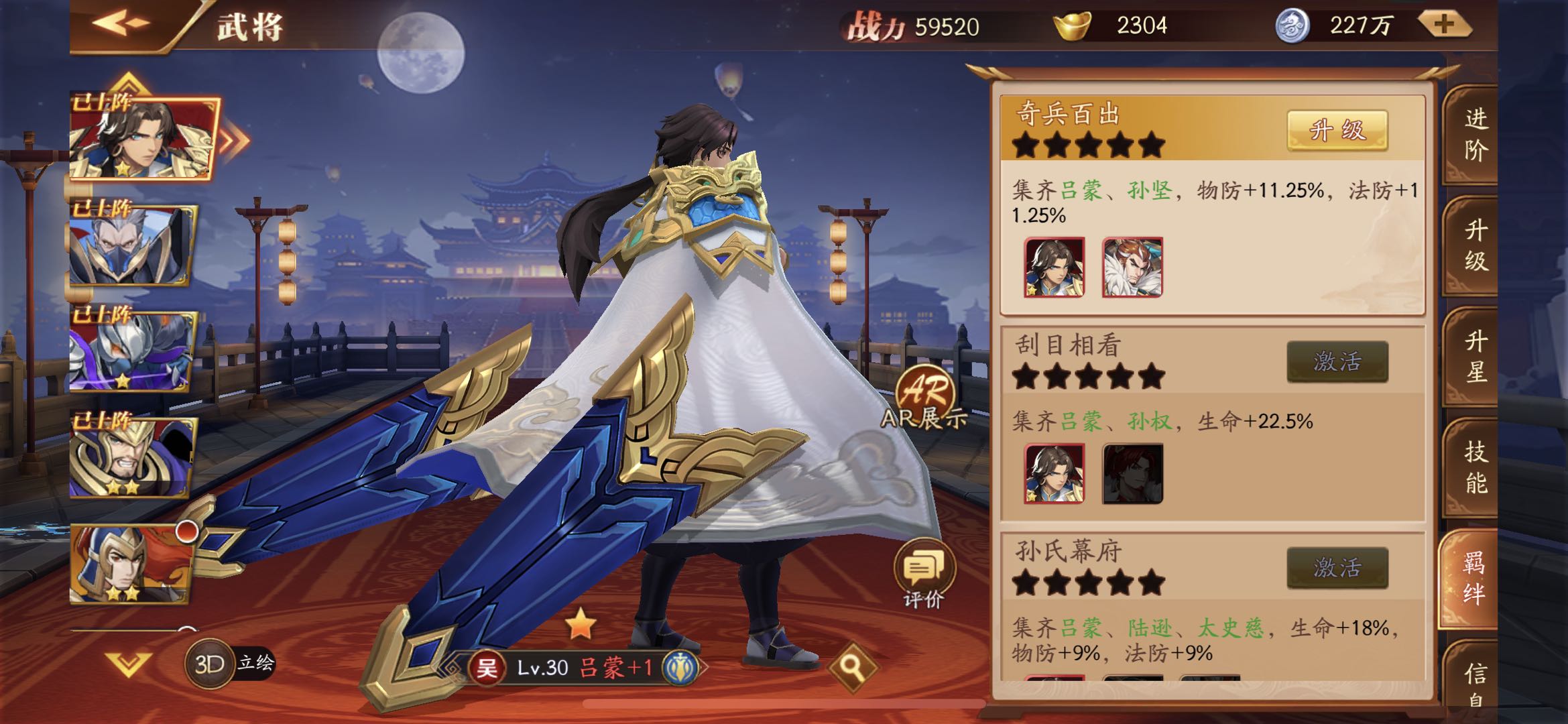1568x724 pixels.
Task: Open the 升级 side tab
Action: [x=1475, y=245]
